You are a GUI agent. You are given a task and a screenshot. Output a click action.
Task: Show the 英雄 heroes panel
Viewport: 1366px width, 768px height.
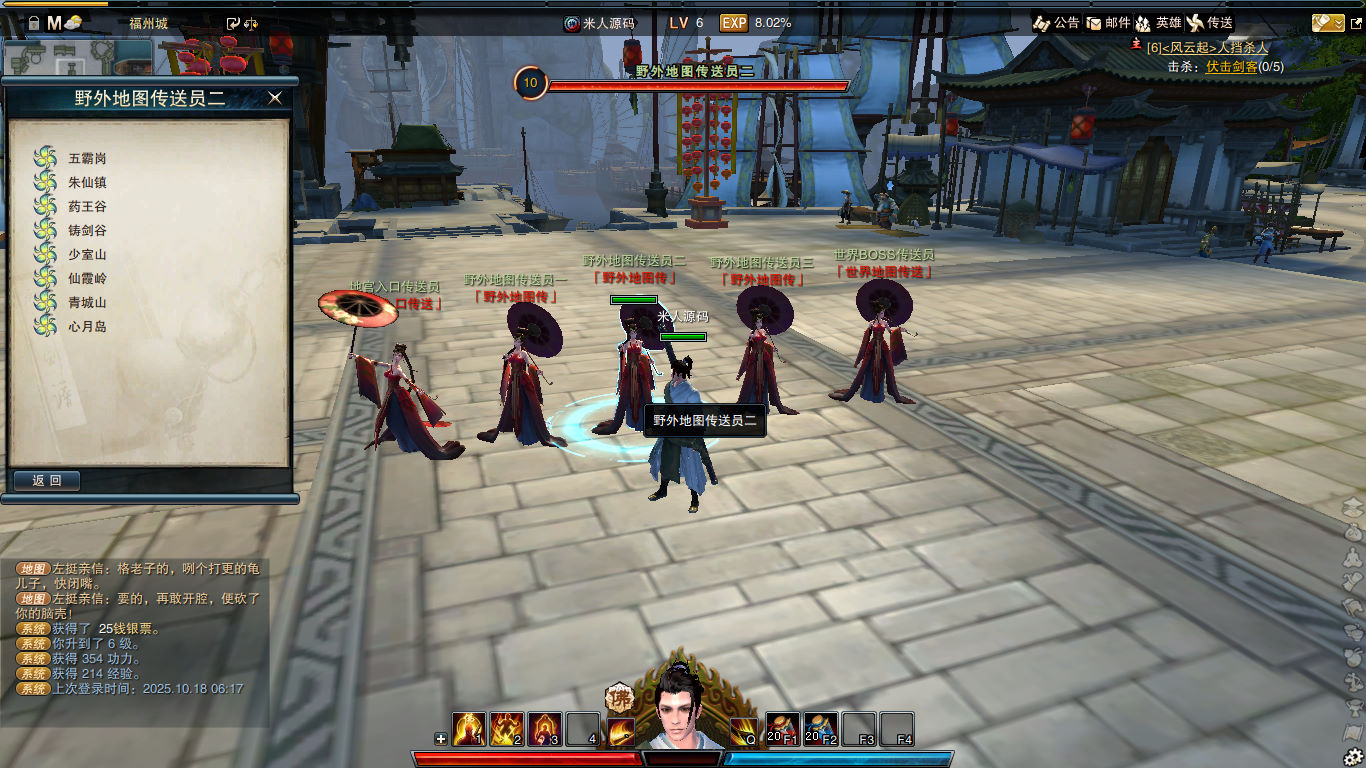coord(1158,22)
